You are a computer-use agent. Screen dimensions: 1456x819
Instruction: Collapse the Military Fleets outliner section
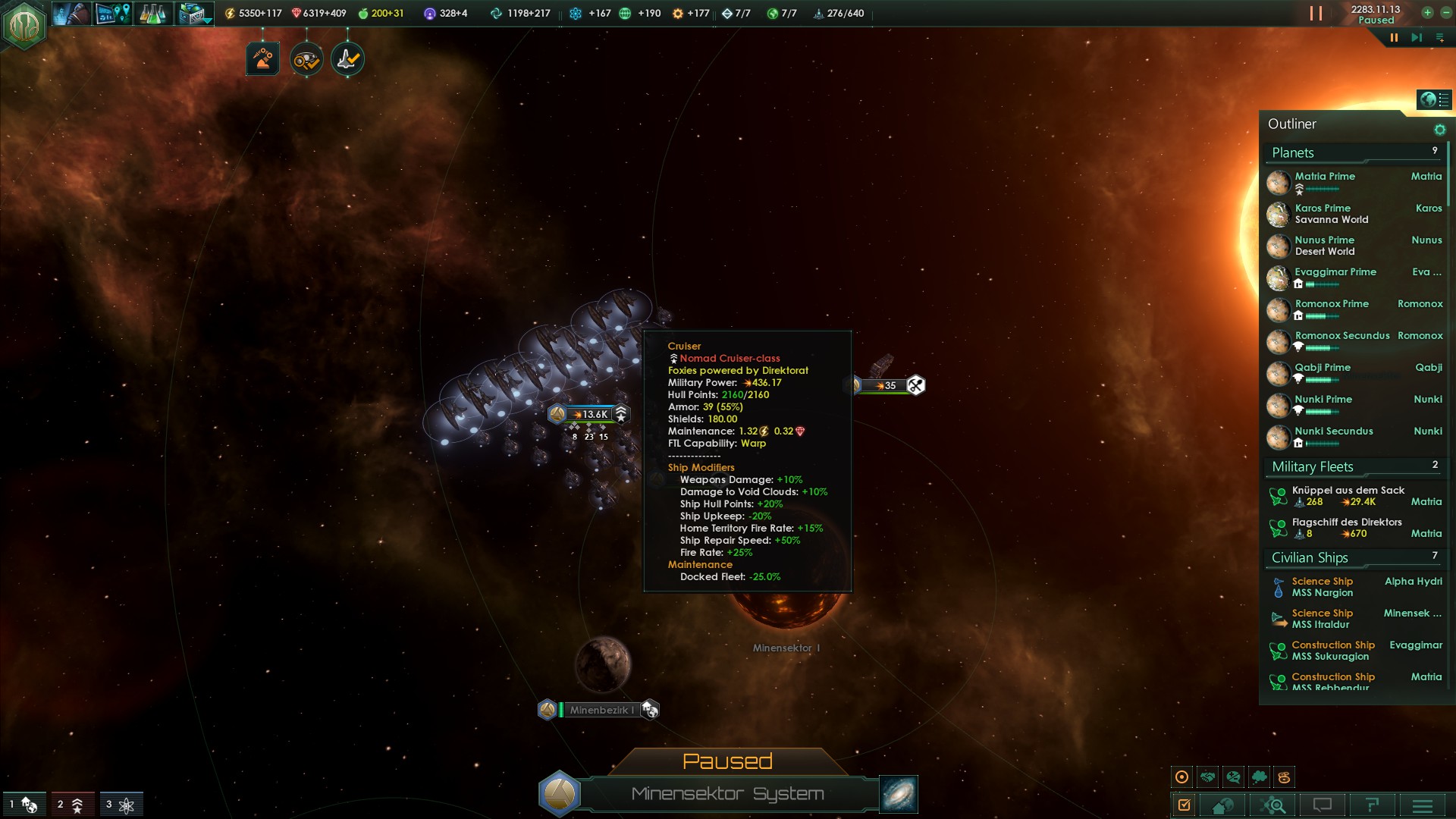pos(1313,467)
